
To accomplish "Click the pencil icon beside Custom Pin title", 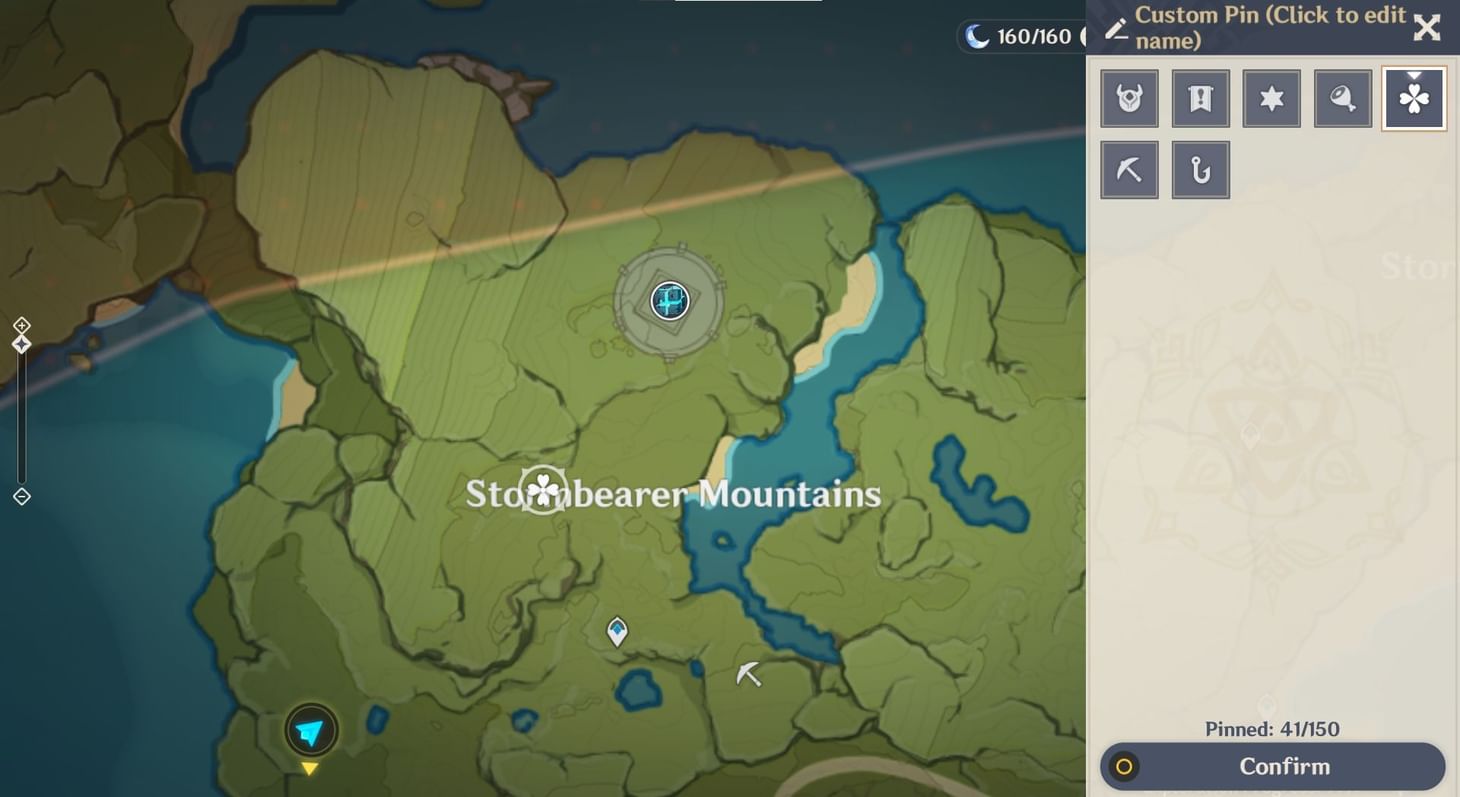I will (1118, 28).
